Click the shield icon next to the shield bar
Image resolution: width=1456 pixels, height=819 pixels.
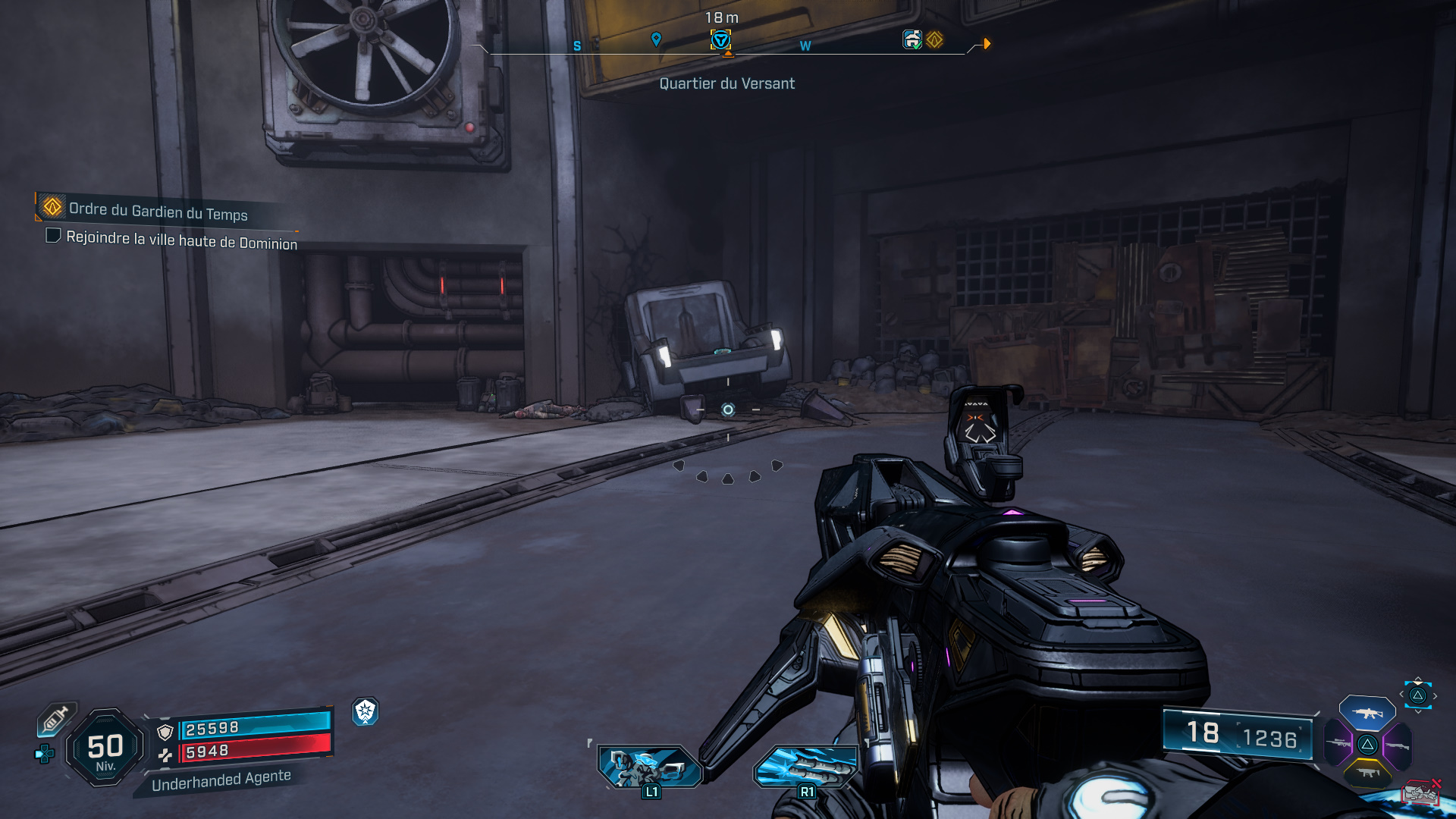[165, 732]
